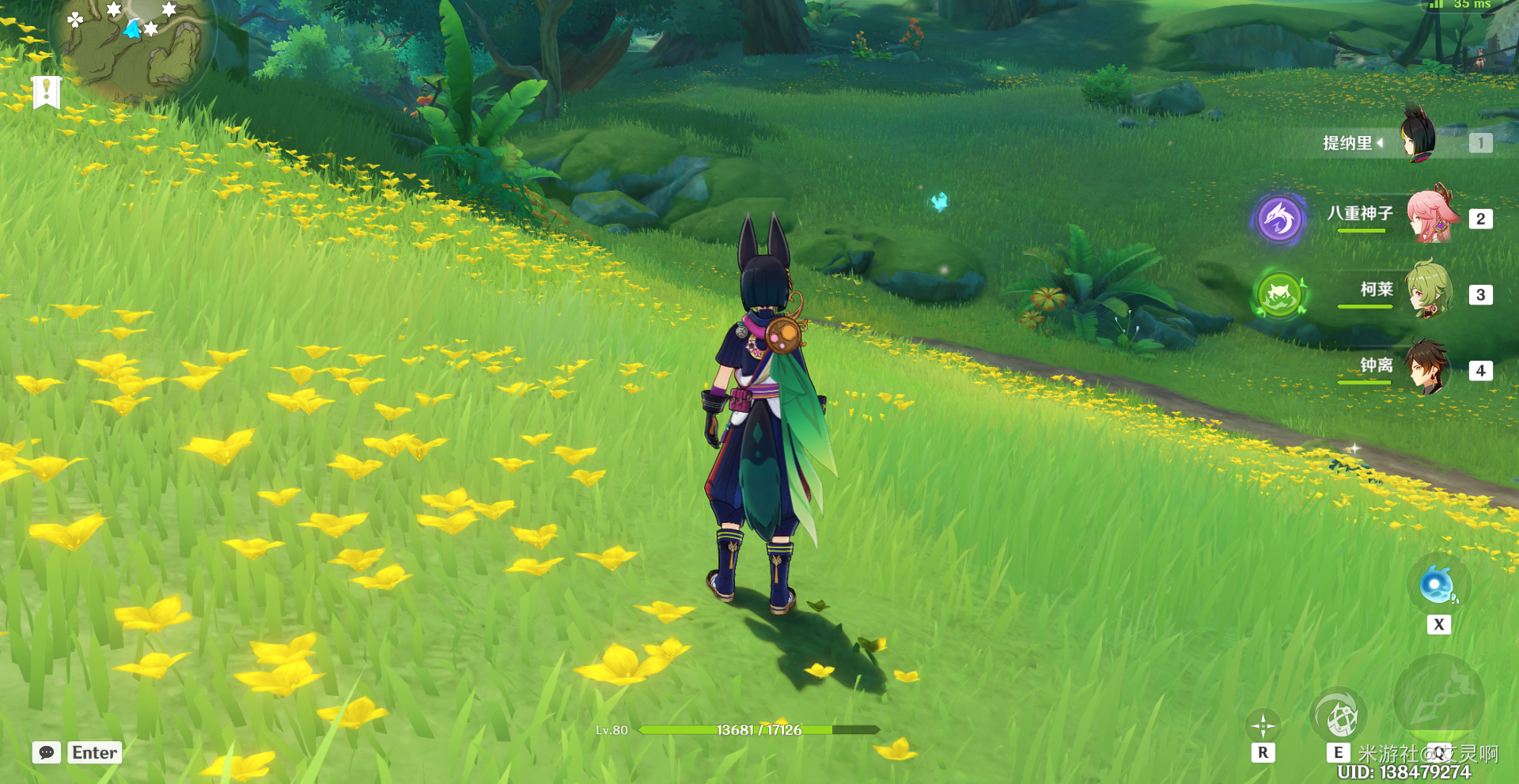Use the blue seelie gadget icon
Screen dimensions: 1519x784
pos(1438,586)
